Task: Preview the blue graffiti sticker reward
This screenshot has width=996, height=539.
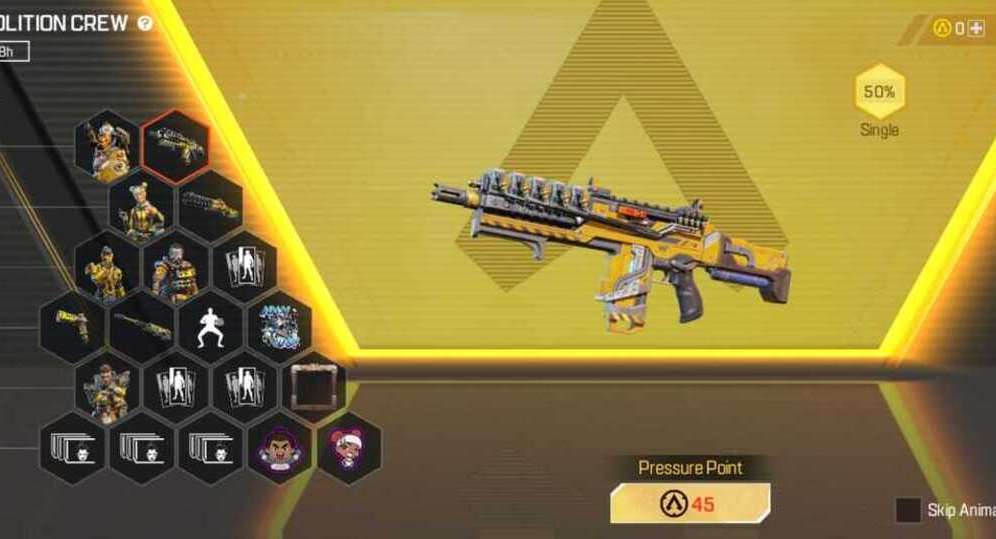Action: (279, 326)
